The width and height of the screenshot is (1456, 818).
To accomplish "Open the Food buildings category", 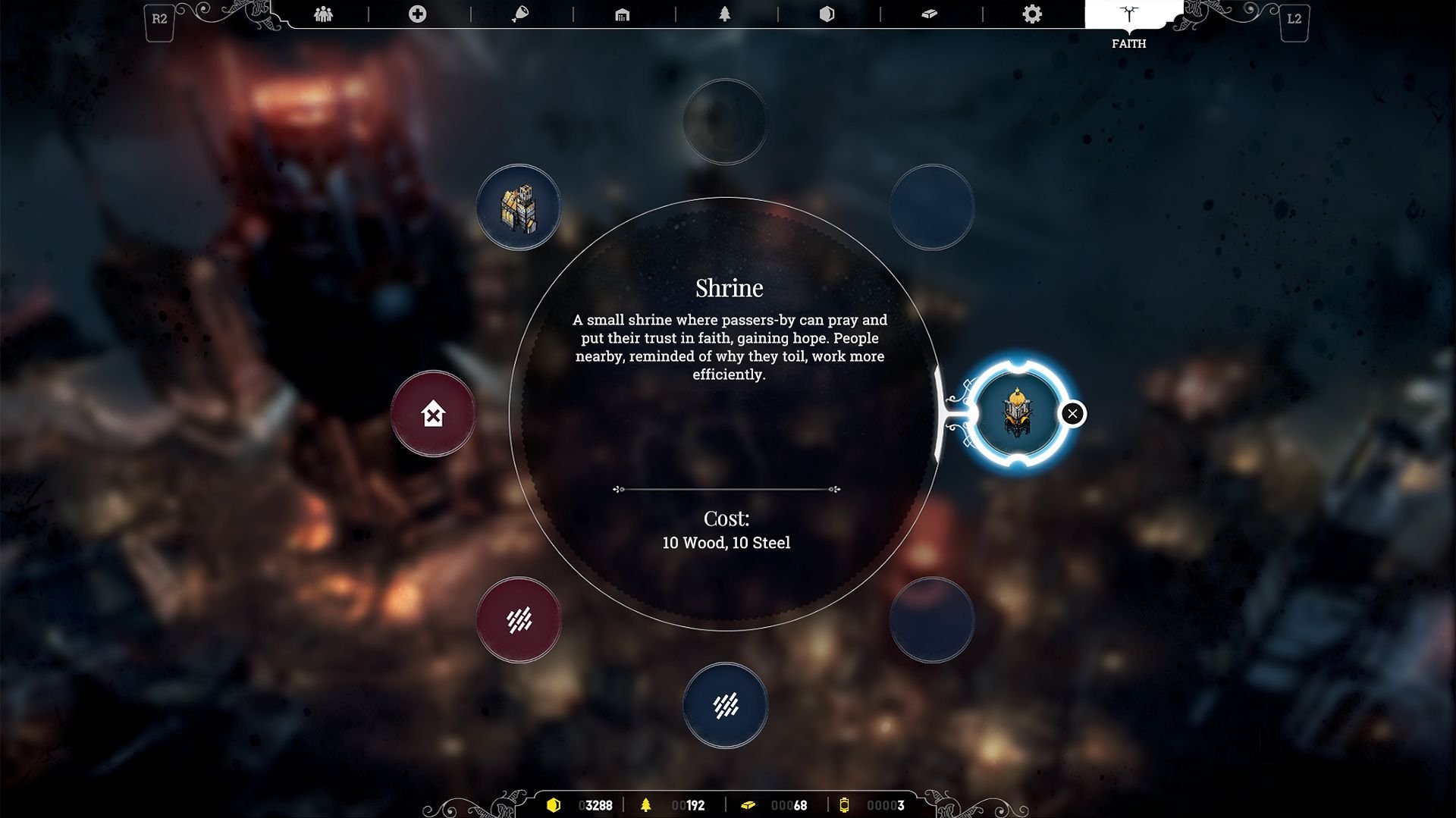I will [x=519, y=13].
